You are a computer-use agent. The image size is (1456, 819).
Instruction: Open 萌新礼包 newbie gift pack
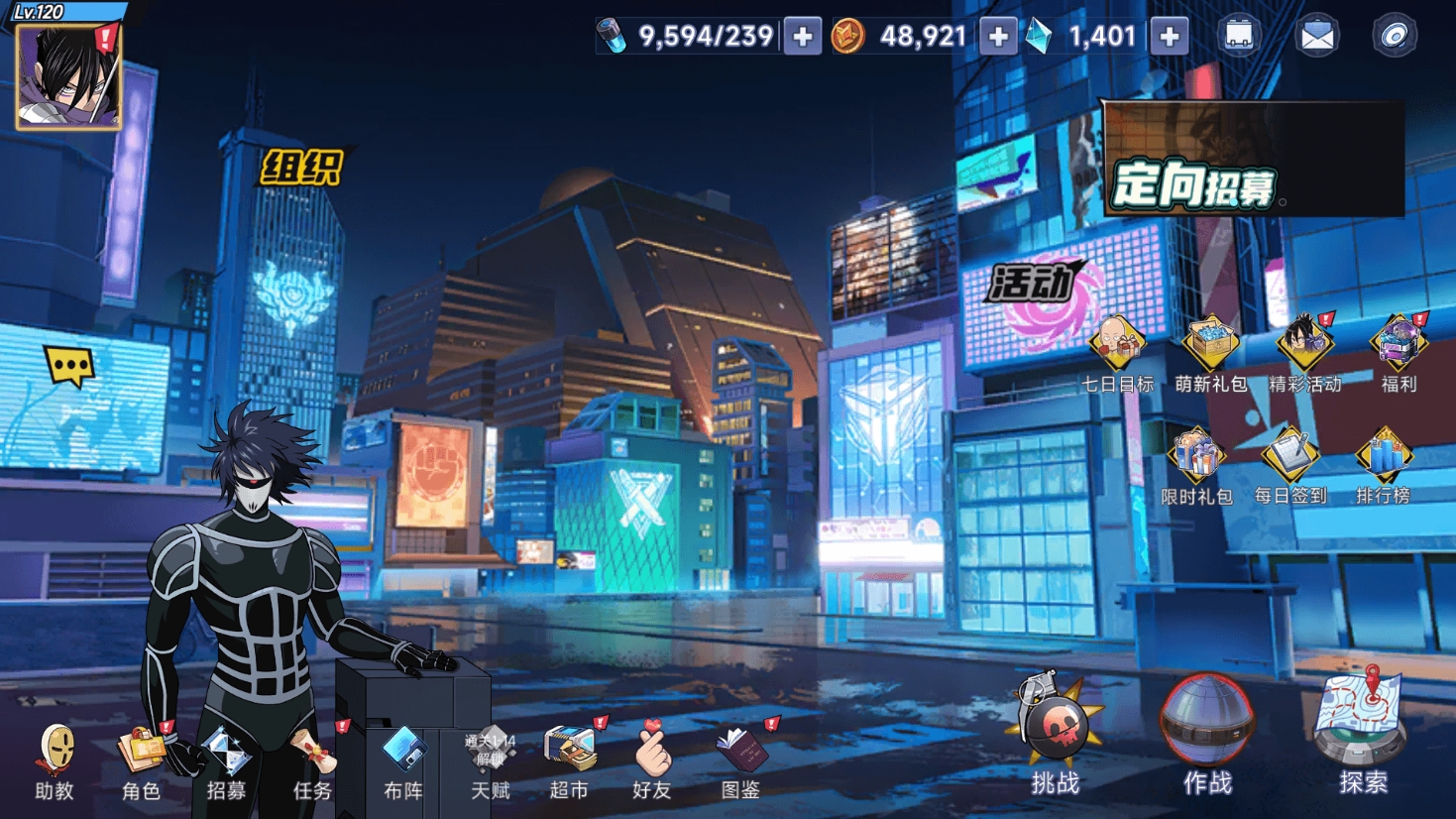[x=1210, y=351]
